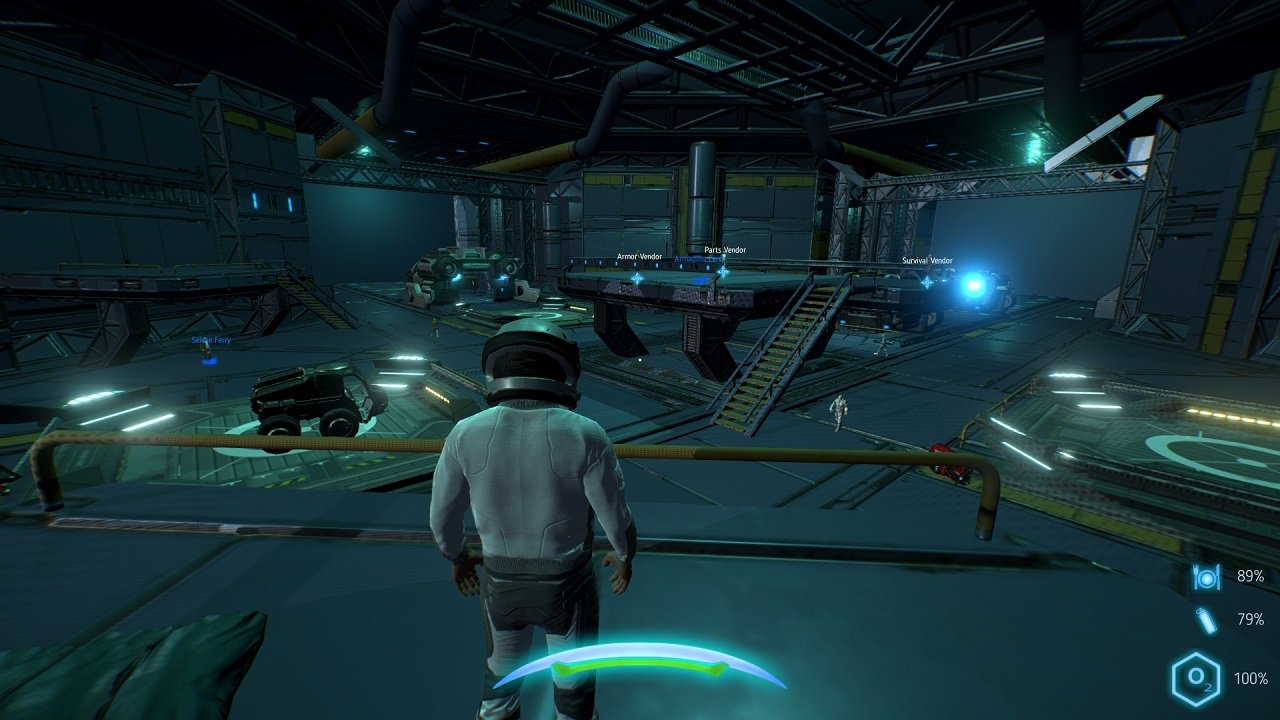Select the hexagonal O2 oxygen icon
1280x720 pixels.
coord(1195,679)
